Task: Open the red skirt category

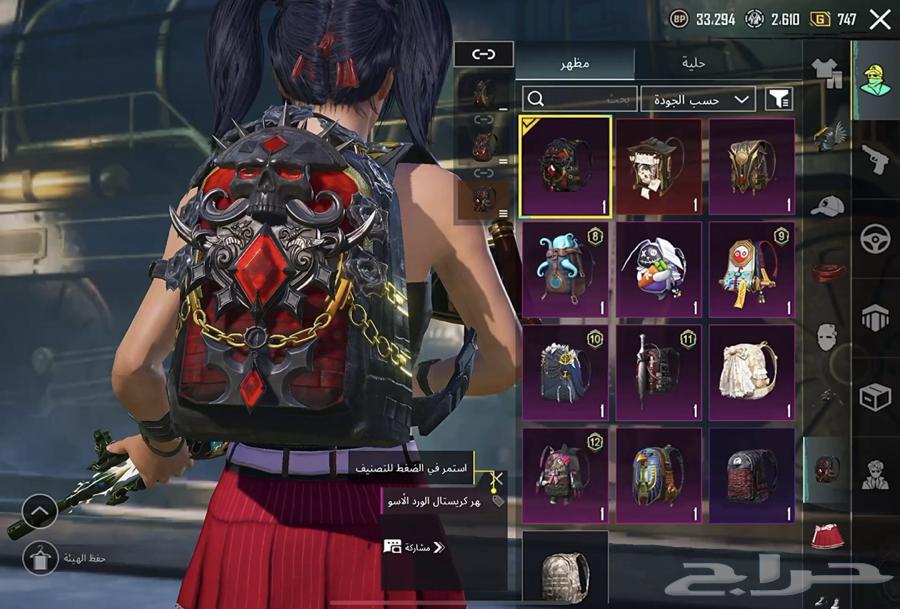Action: 827,536
